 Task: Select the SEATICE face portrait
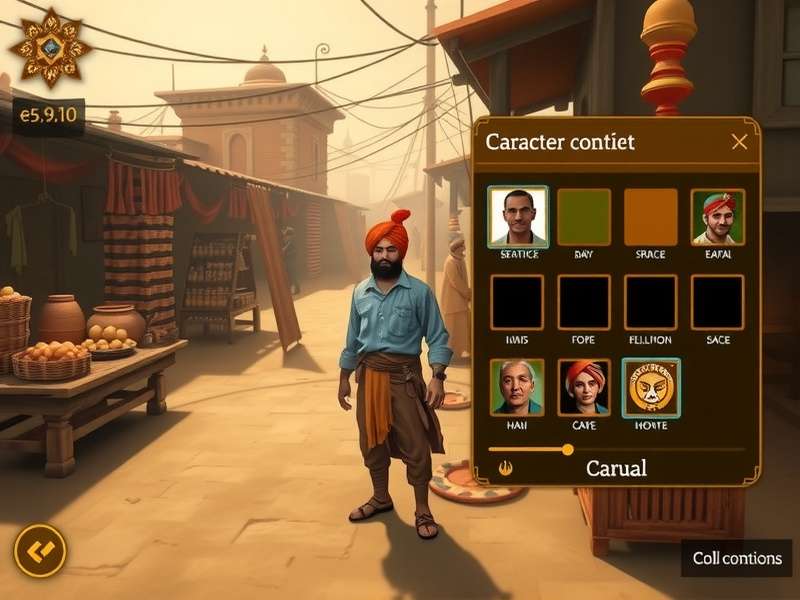[x=518, y=216]
